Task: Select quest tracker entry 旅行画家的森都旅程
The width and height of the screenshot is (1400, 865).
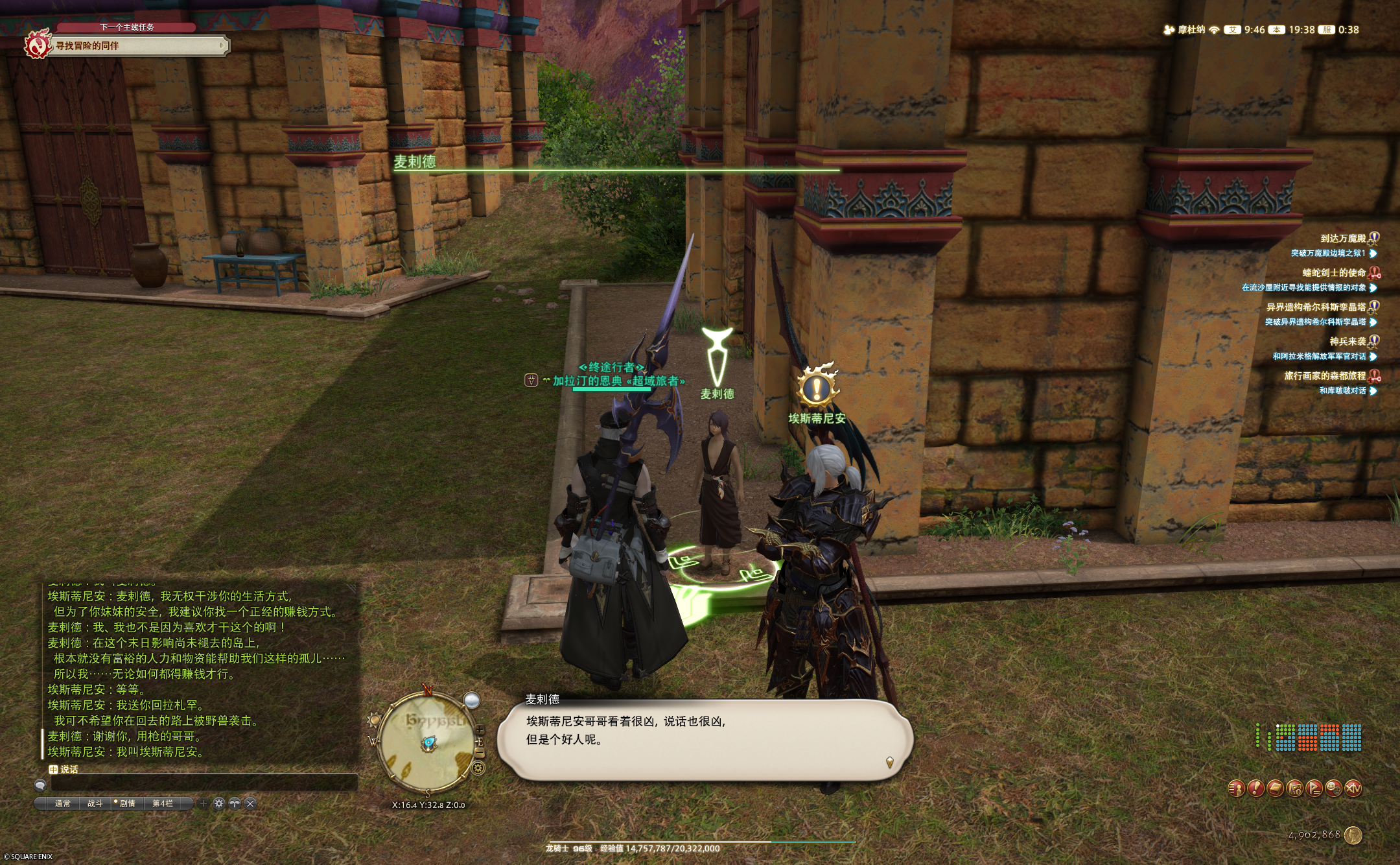Action: coord(1324,375)
